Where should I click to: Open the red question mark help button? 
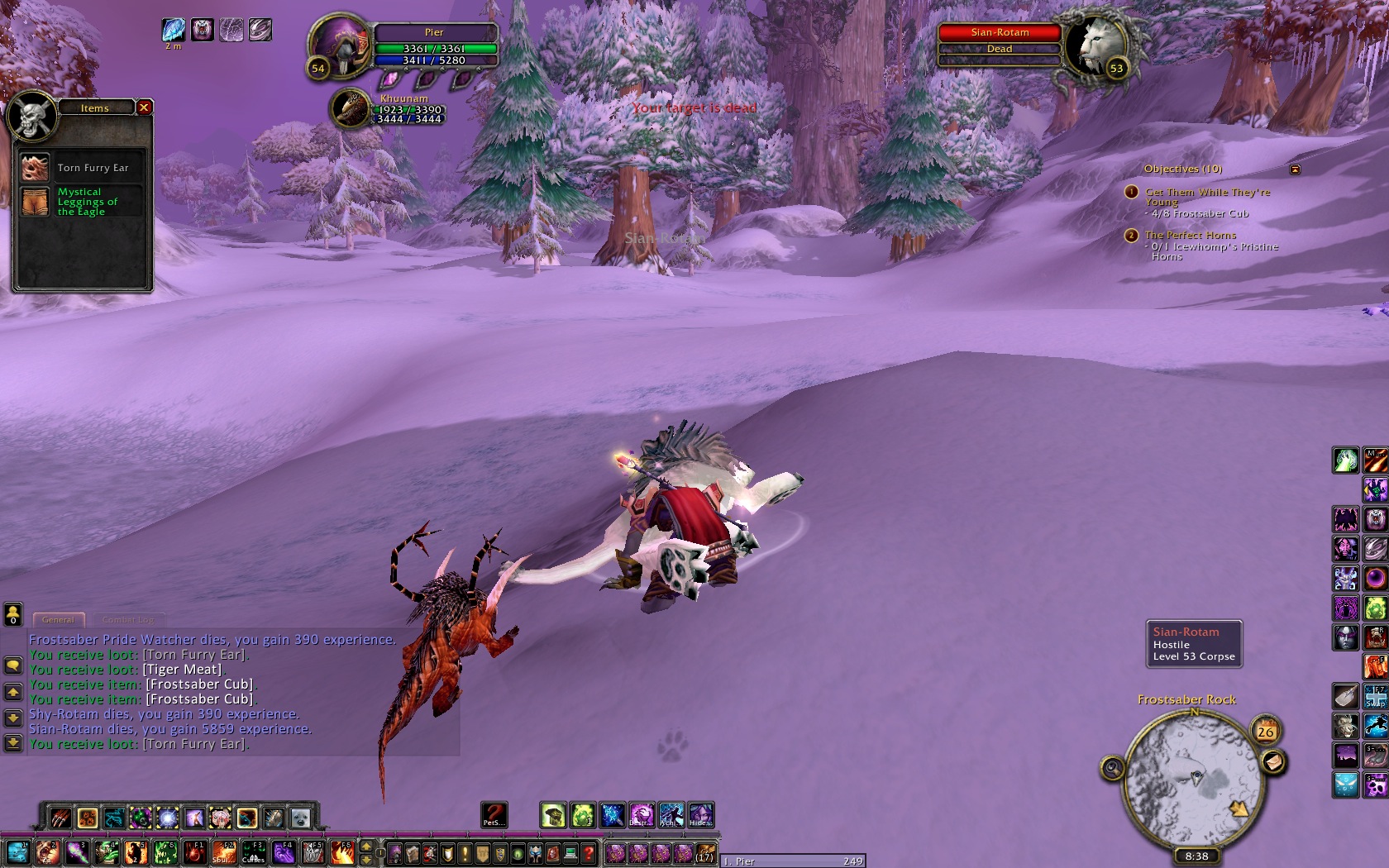click(588, 853)
